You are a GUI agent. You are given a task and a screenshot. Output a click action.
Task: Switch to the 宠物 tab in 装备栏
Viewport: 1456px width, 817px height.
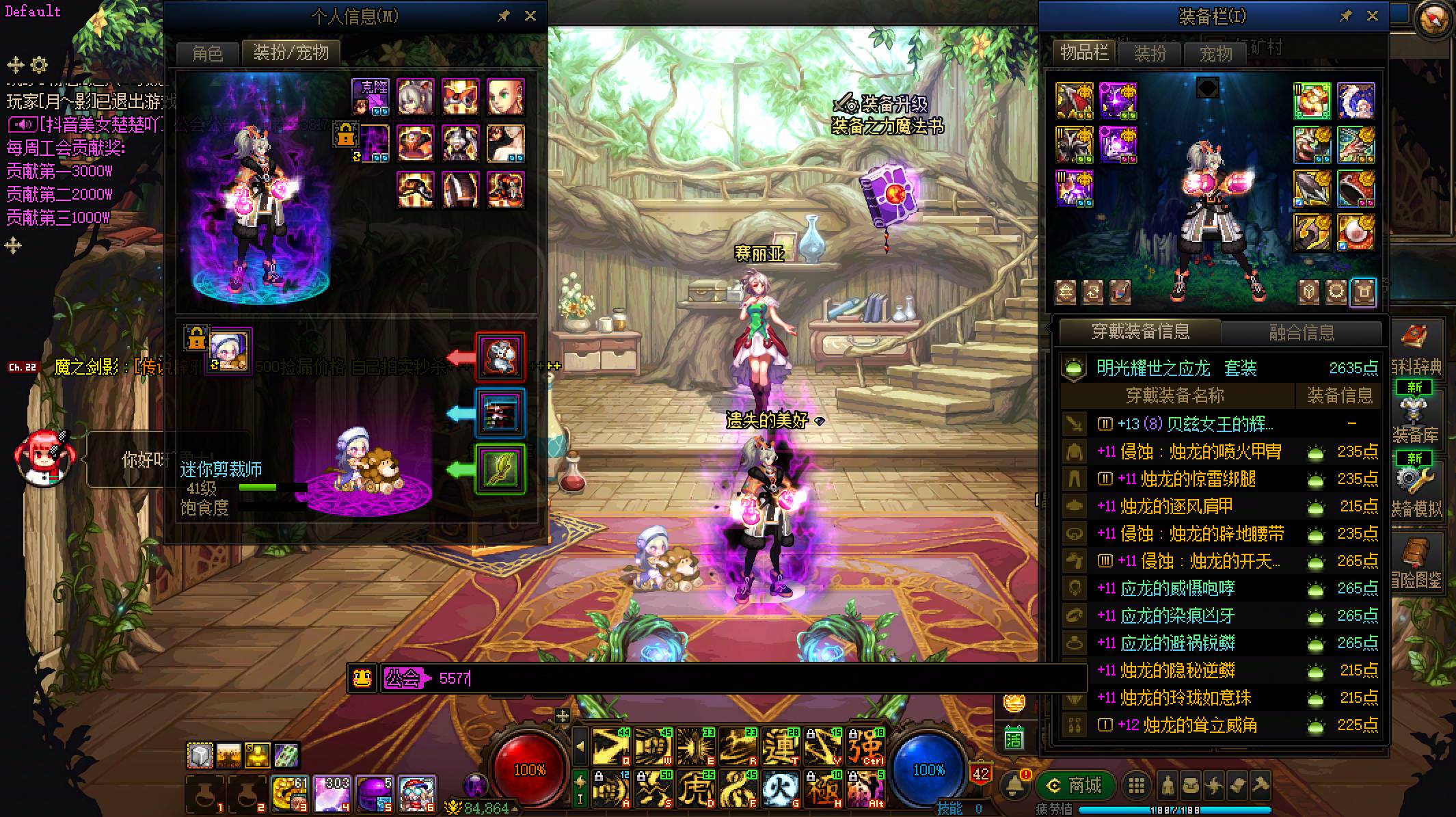coord(1215,53)
